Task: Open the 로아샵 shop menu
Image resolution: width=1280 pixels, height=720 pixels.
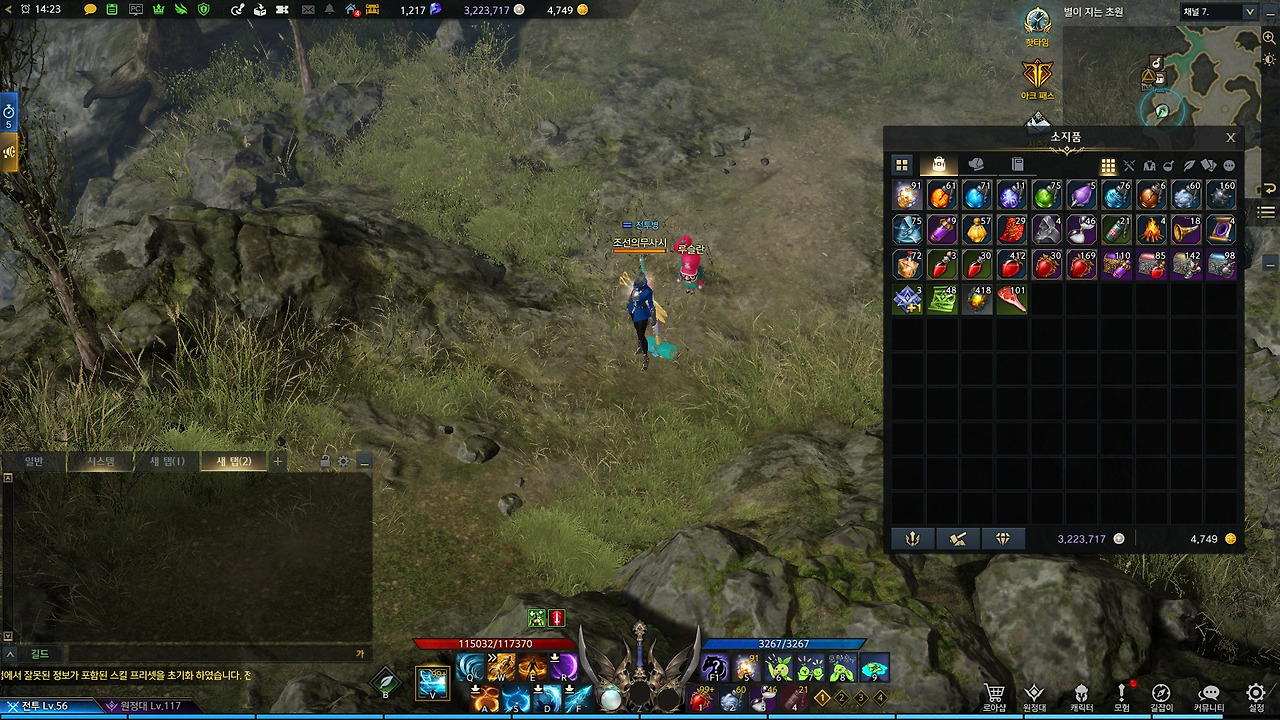Action: click(x=994, y=697)
